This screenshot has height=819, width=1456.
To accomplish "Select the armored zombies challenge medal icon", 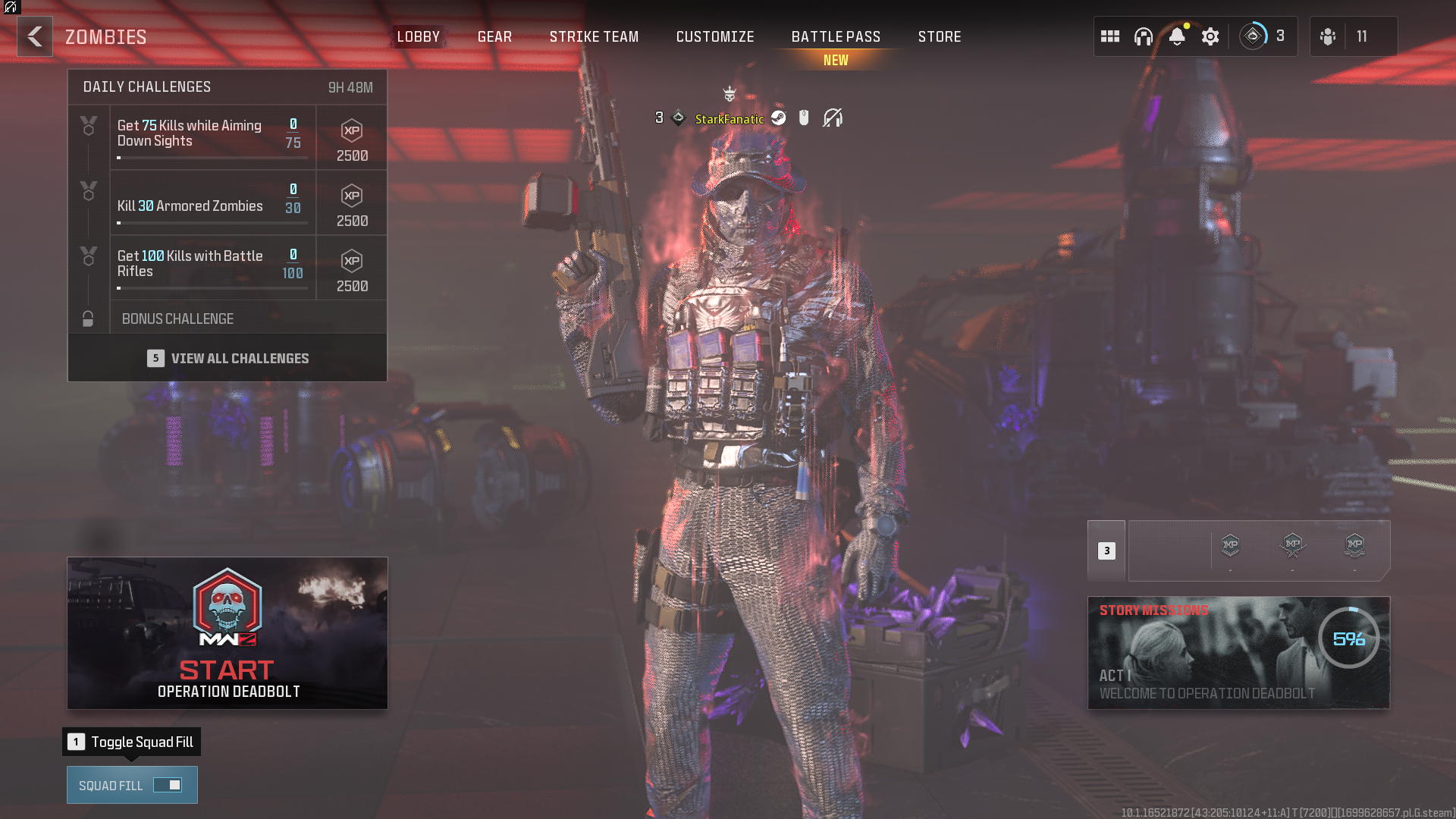I will [x=89, y=192].
